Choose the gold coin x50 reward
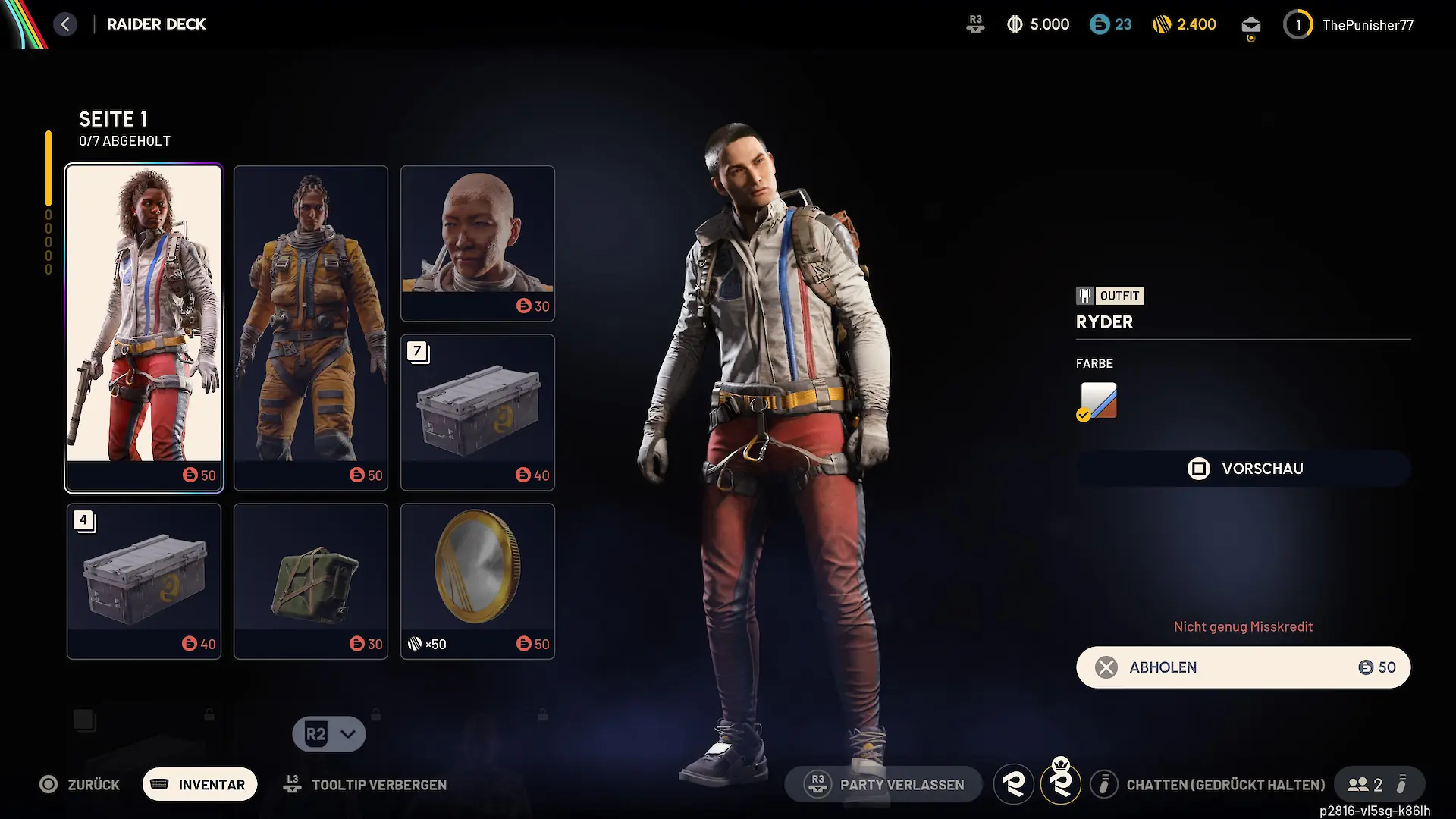Viewport: 1456px width, 819px height. tap(478, 581)
